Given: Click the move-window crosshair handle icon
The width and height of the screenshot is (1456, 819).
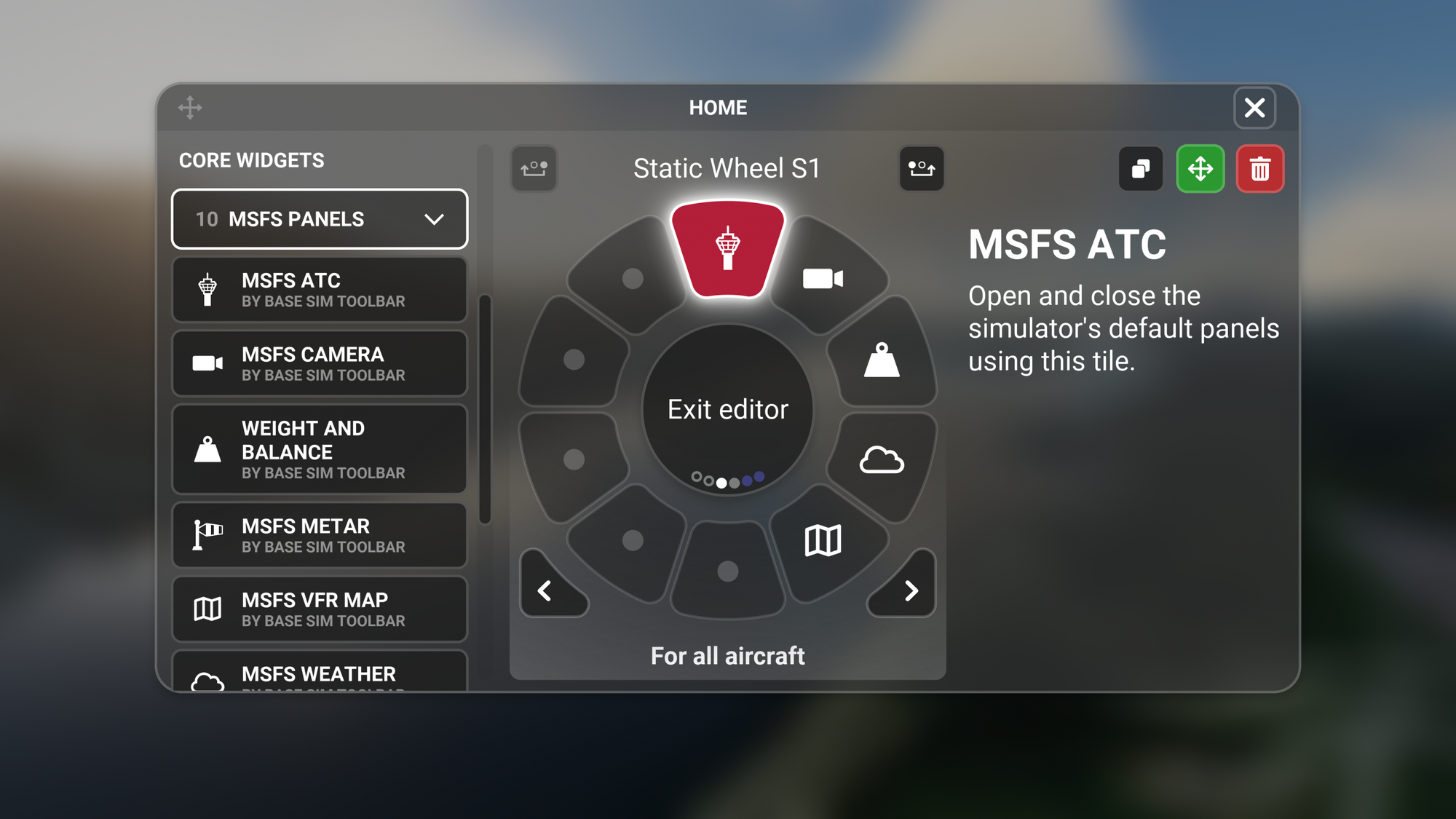Looking at the screenshot, I should (x=190, y=108).
